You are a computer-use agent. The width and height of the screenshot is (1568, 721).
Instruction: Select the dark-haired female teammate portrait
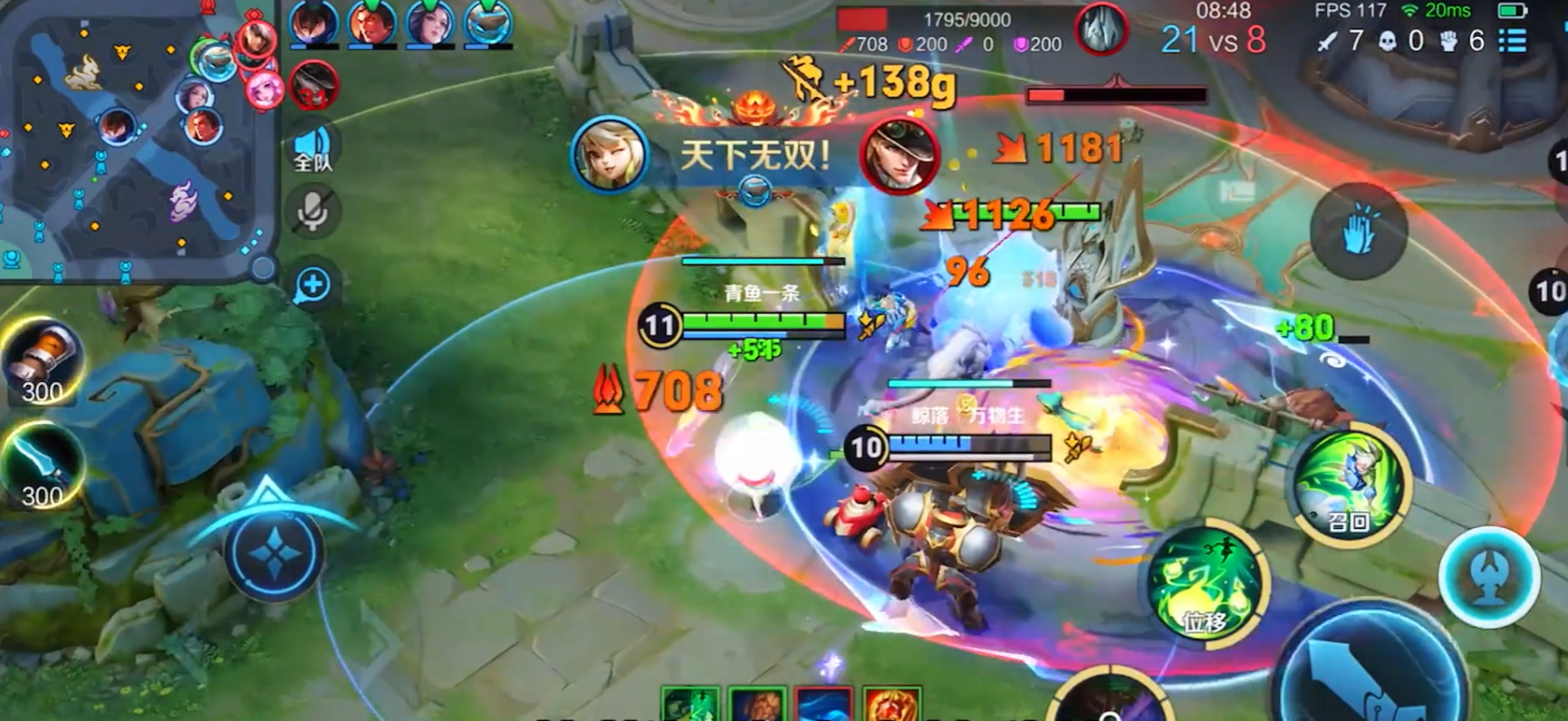tap(429, 24)
